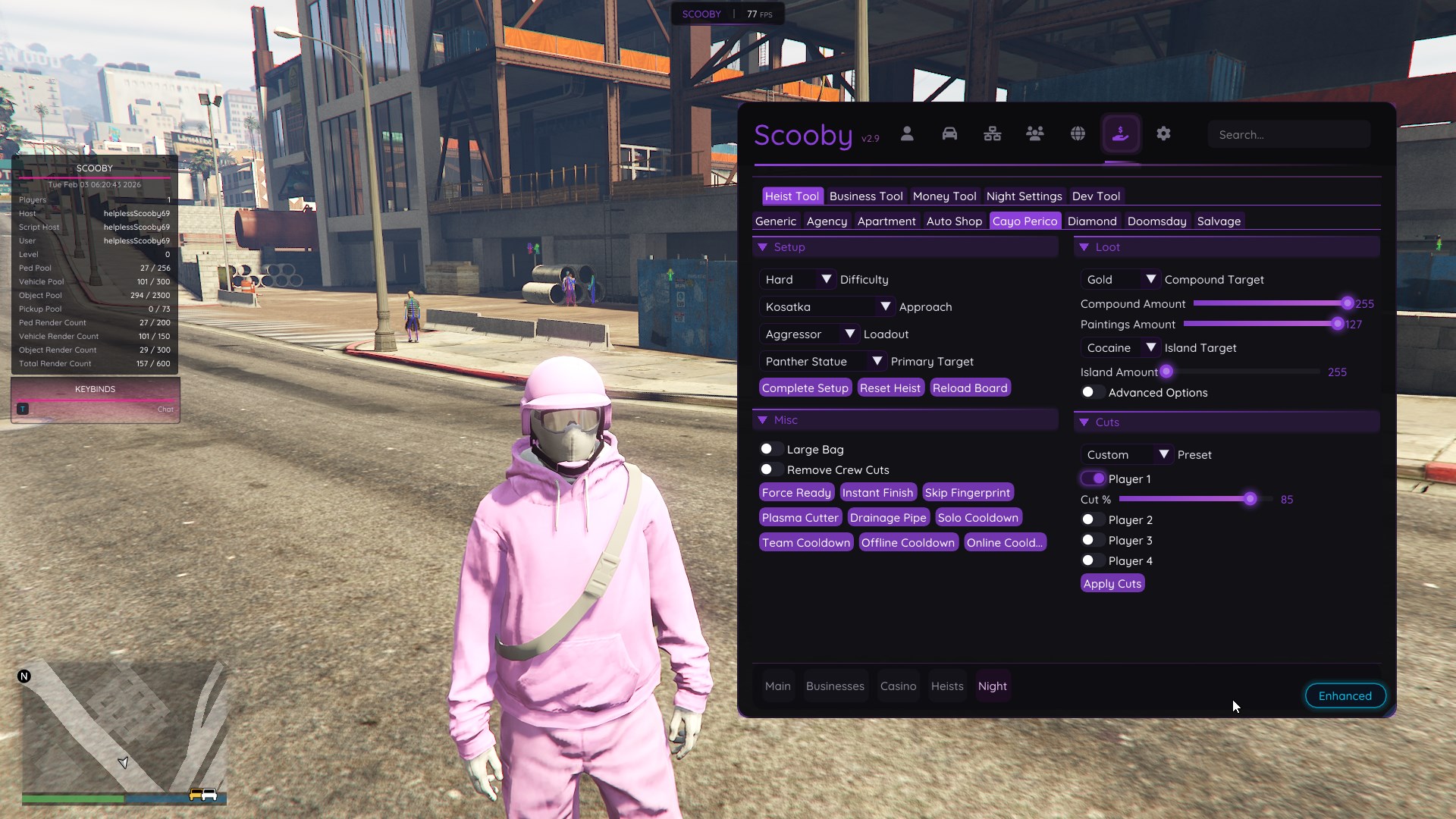Image resolution: width=1456 pixels, height=819 pixels.
Task: Open the settings gear icon
Action: (1163, 133)
